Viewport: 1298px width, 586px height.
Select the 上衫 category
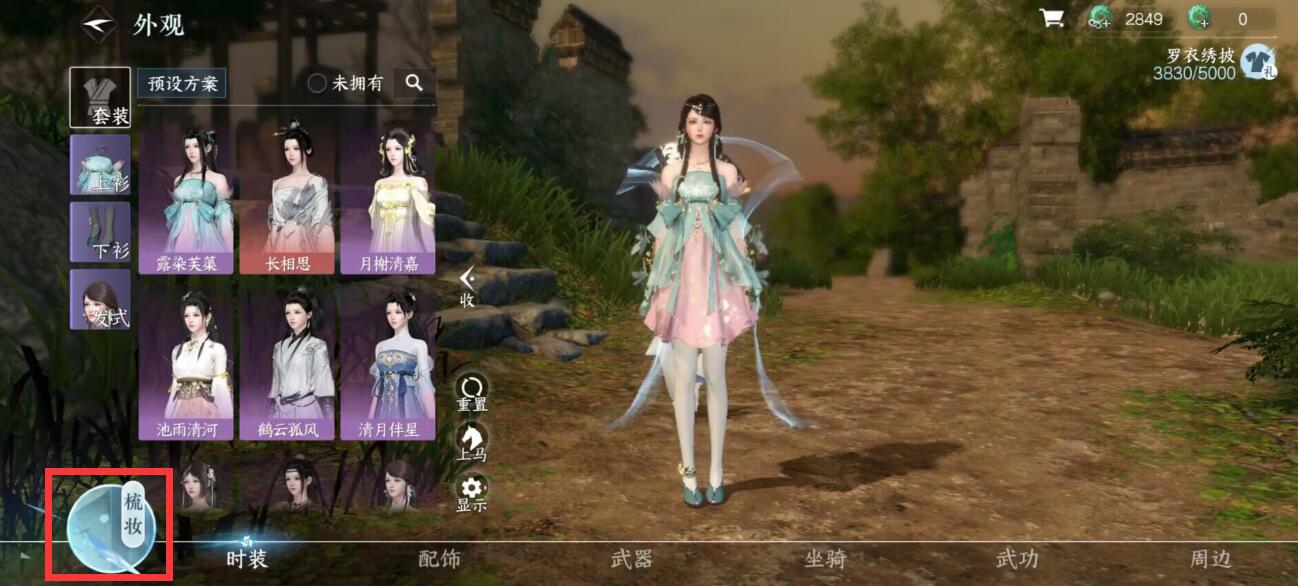click(x=100, y=164)
